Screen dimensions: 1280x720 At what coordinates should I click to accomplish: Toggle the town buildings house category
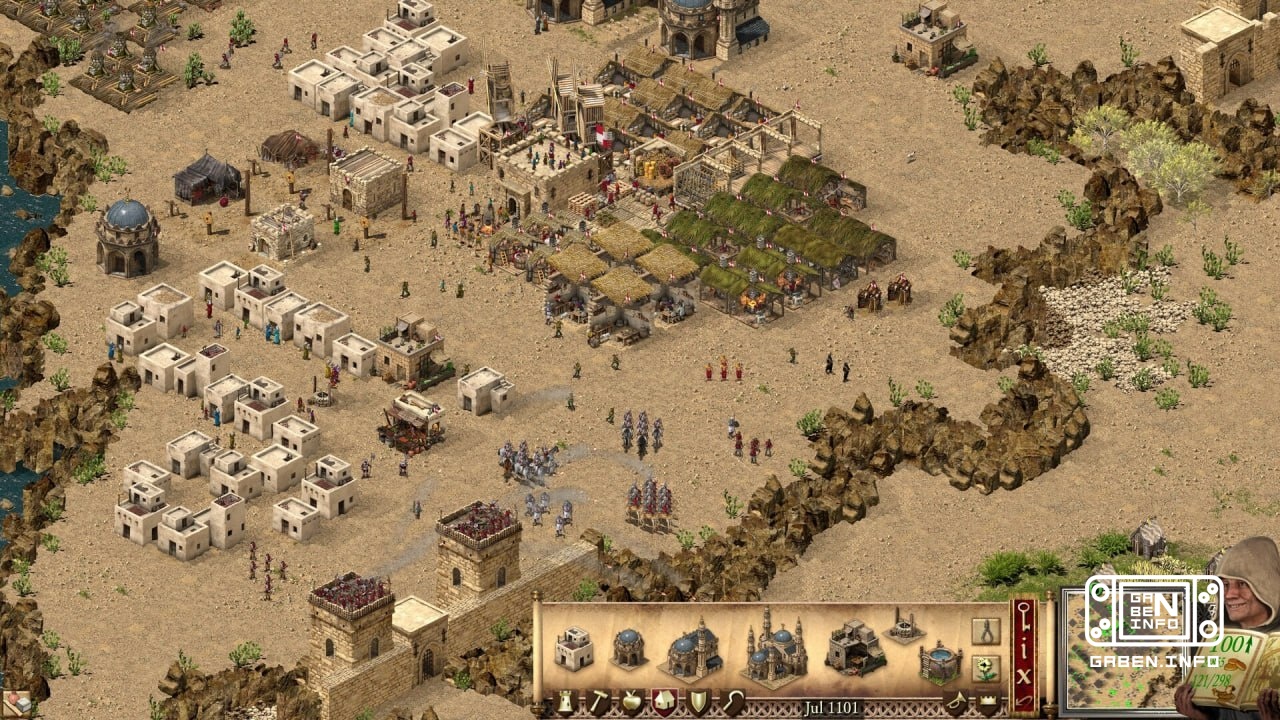(x=664, y=702)
